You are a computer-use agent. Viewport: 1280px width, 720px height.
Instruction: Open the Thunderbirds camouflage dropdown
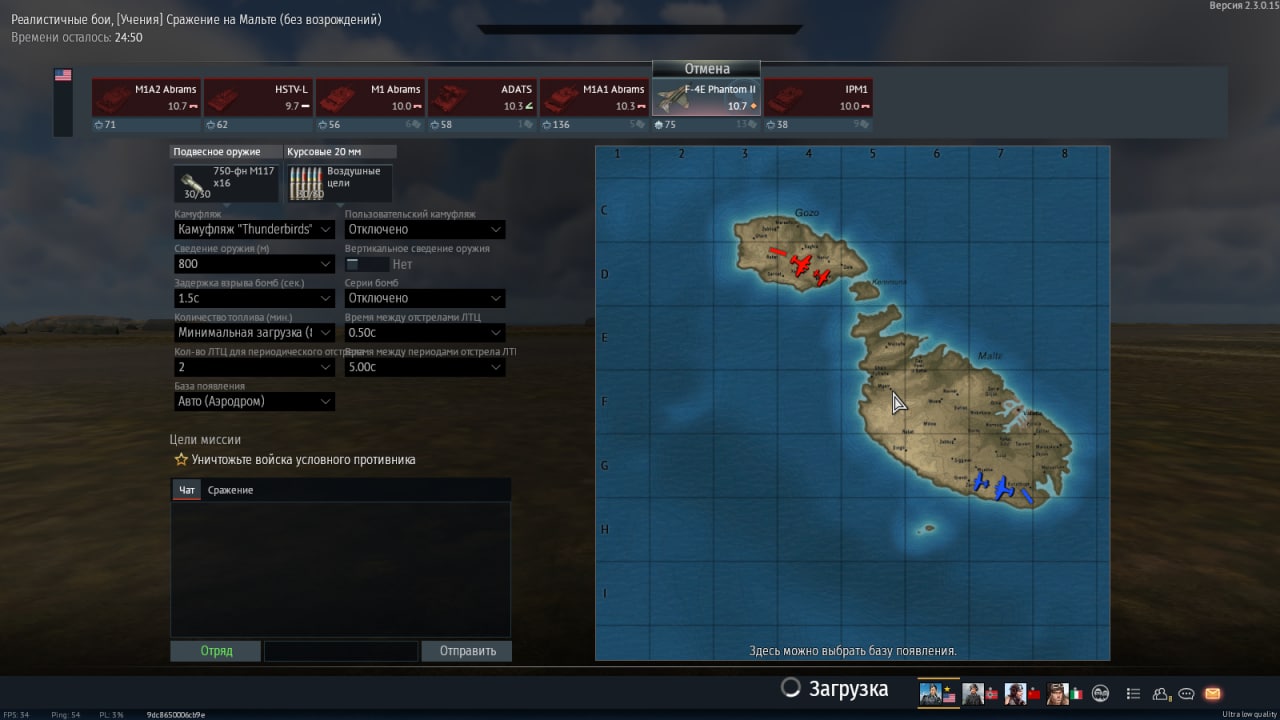pyautogui.click(x=255, y=230)
